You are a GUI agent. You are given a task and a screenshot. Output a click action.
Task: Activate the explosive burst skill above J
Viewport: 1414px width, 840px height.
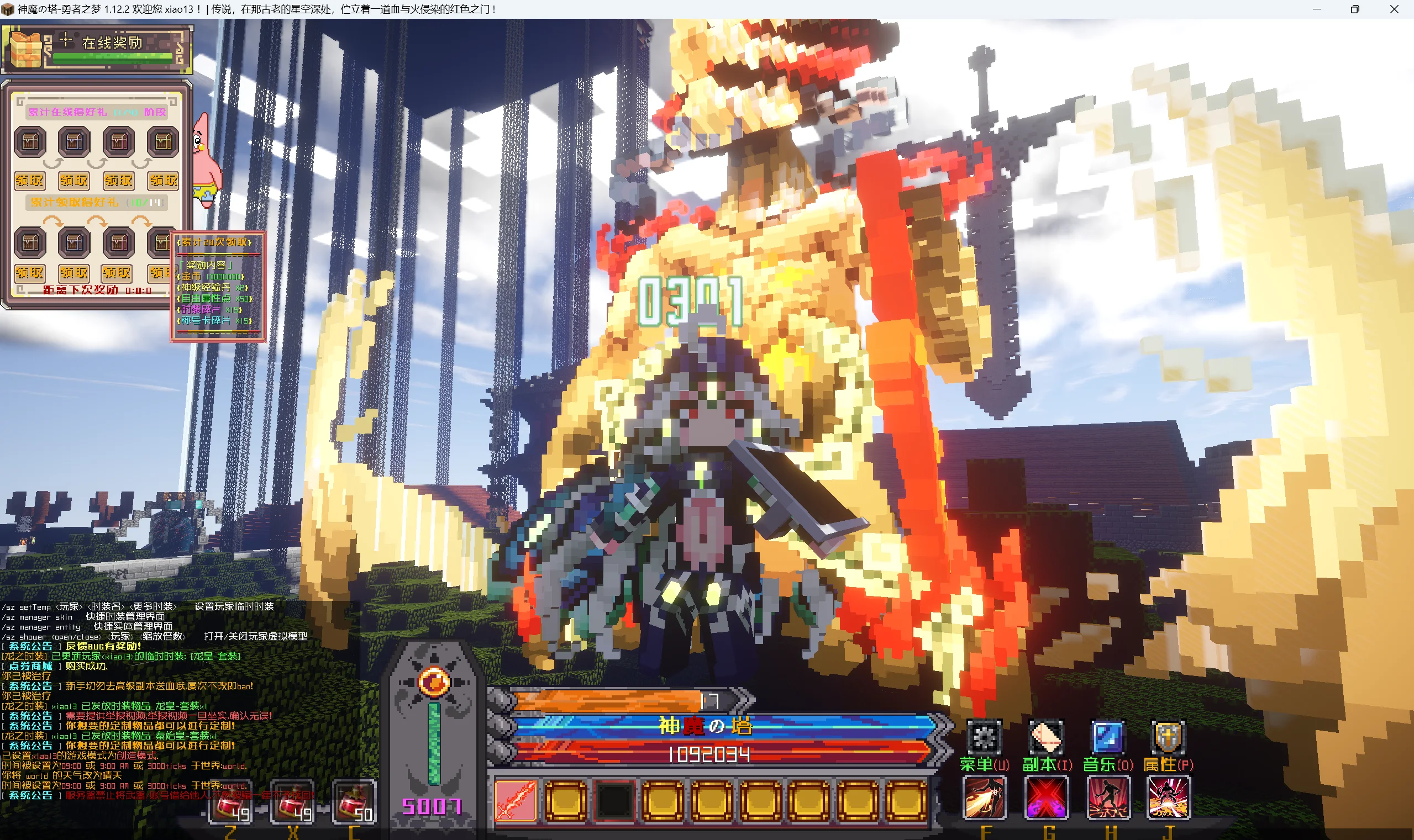pos(1168,797)
